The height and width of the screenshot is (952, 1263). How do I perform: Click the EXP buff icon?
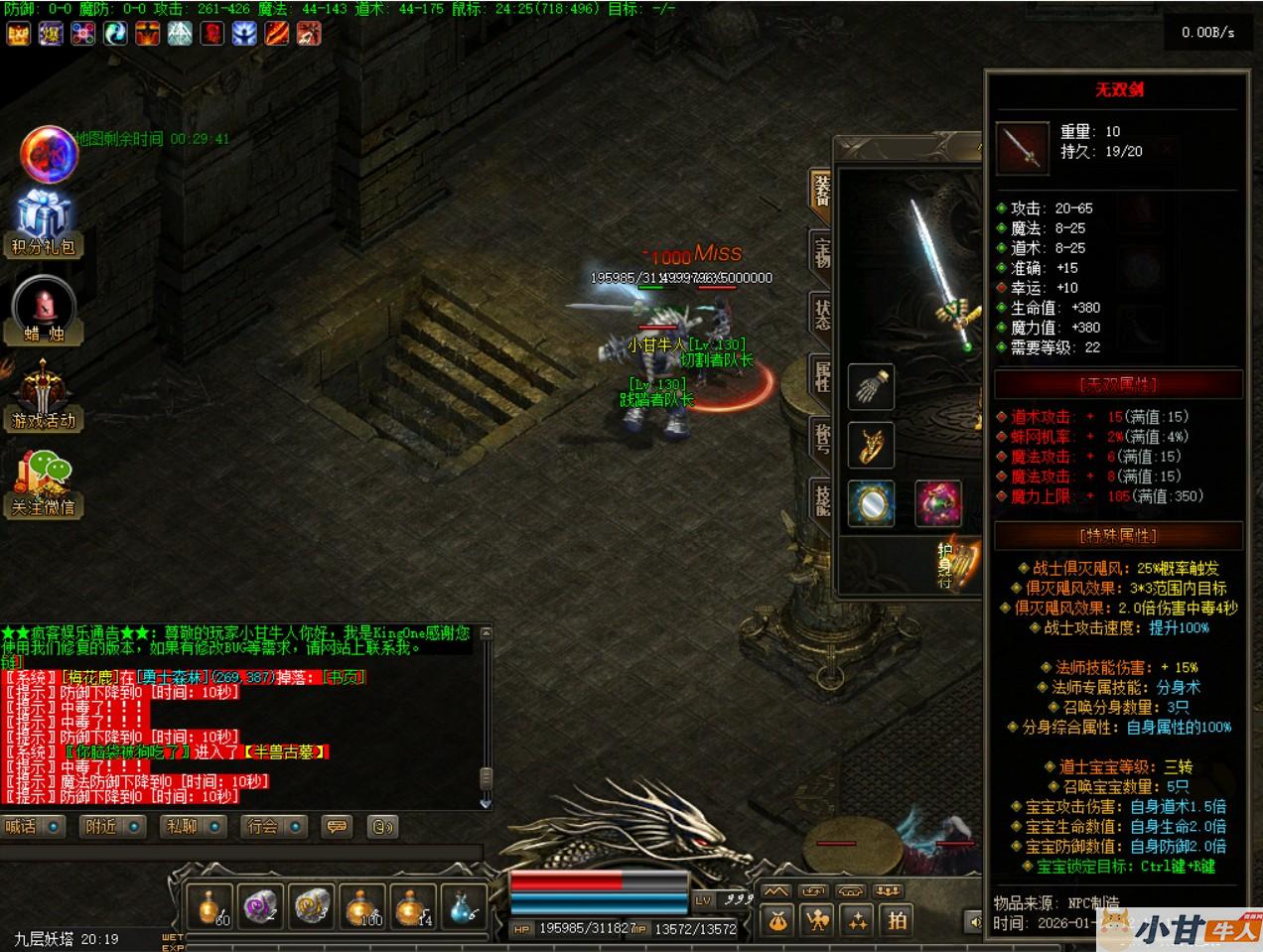click(17, 35)
